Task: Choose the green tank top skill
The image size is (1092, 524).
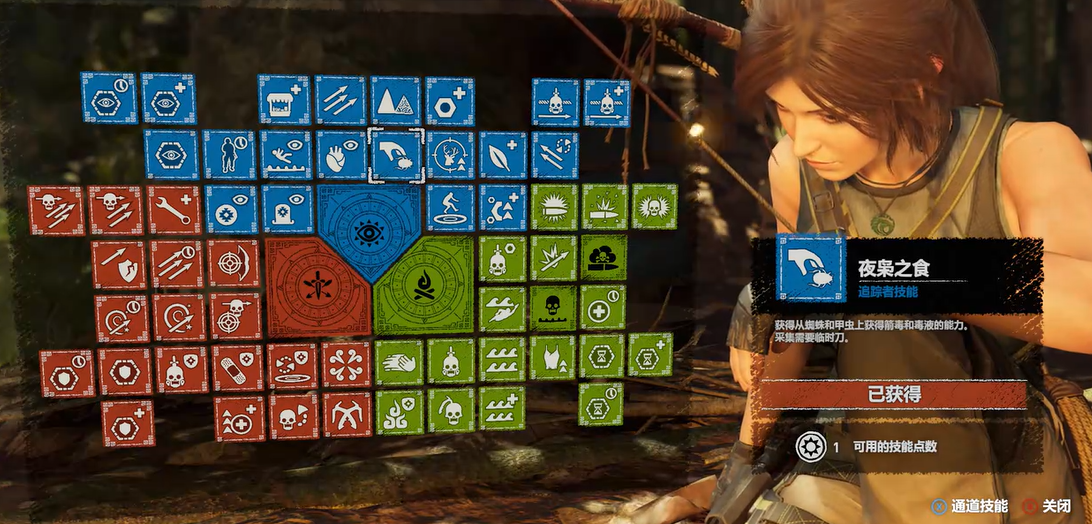Action: point(553,358)
